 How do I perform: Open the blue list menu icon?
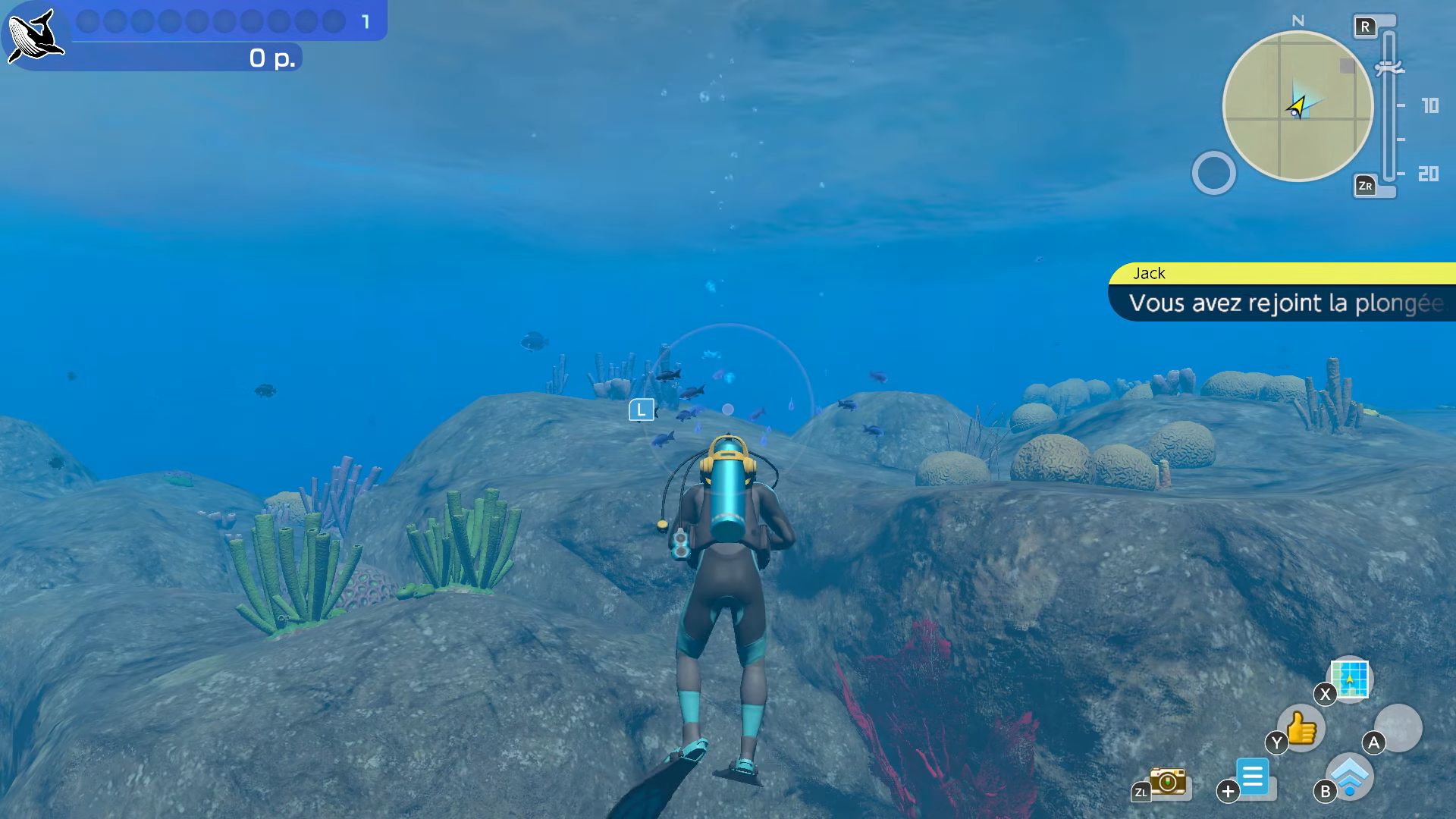(1253, 777)
